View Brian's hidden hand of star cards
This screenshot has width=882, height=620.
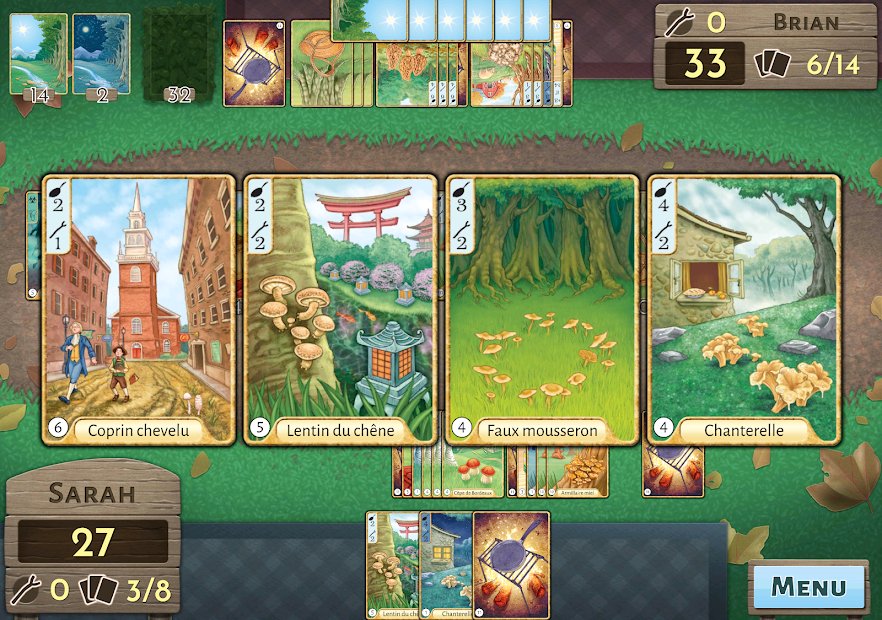(x=440, y=20)
